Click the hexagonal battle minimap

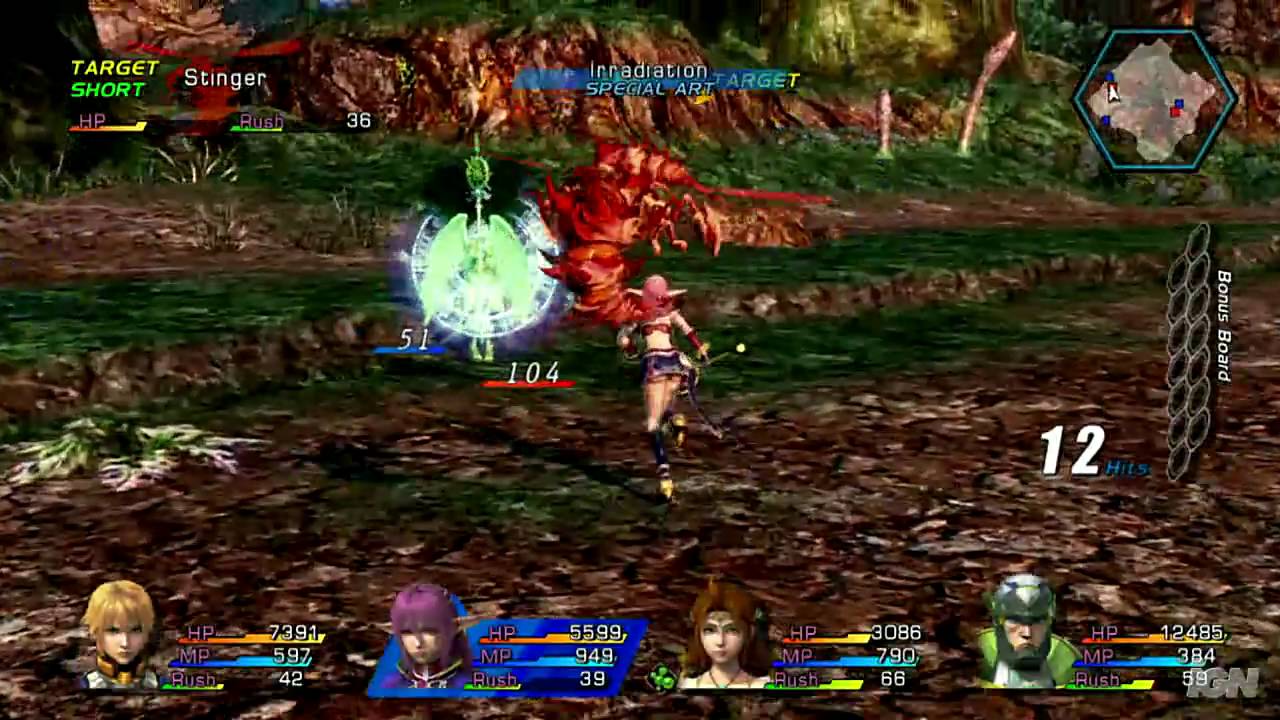click(x=1155, y=100)
